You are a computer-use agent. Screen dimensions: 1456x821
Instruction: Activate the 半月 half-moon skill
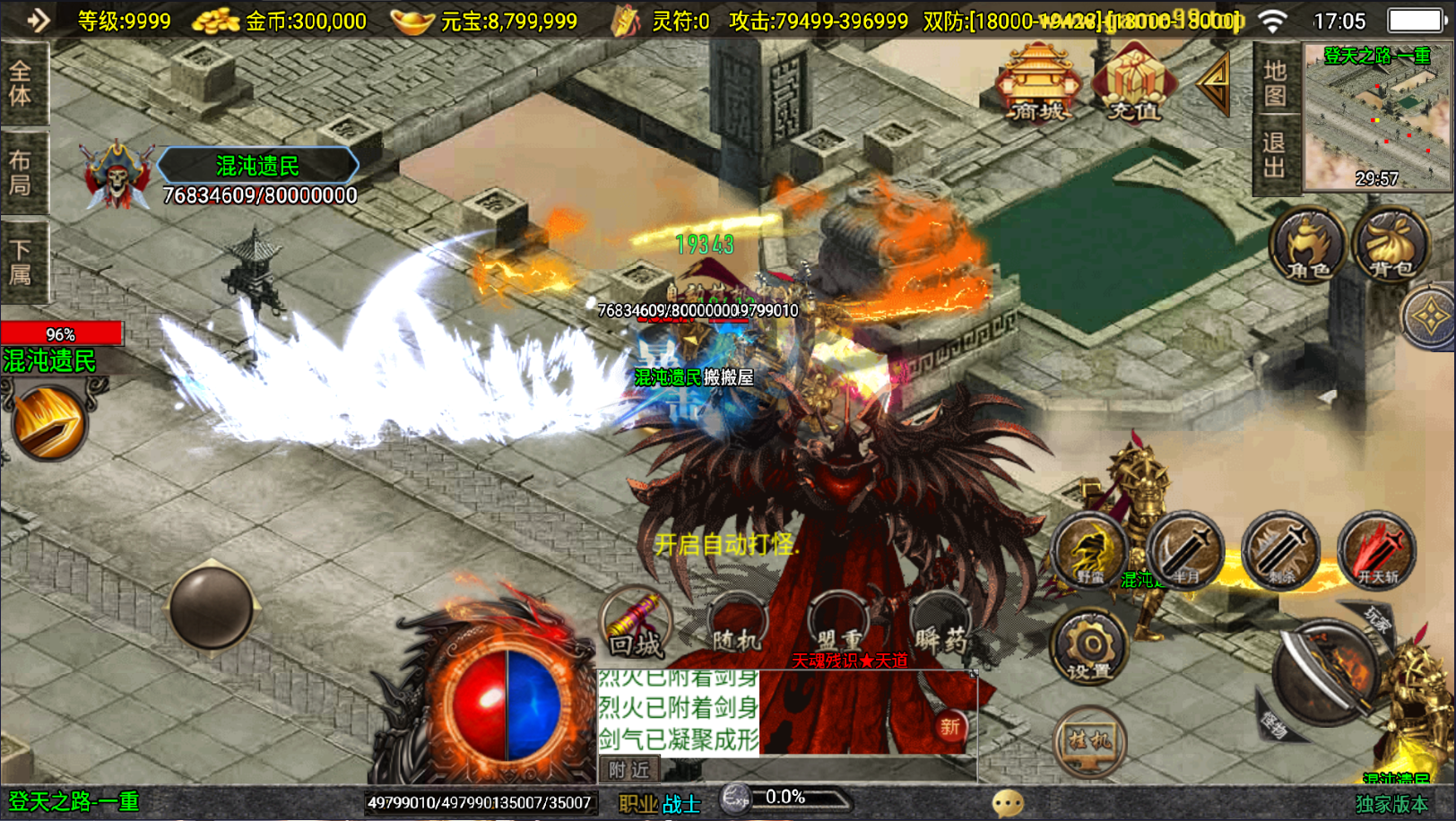1185,551
